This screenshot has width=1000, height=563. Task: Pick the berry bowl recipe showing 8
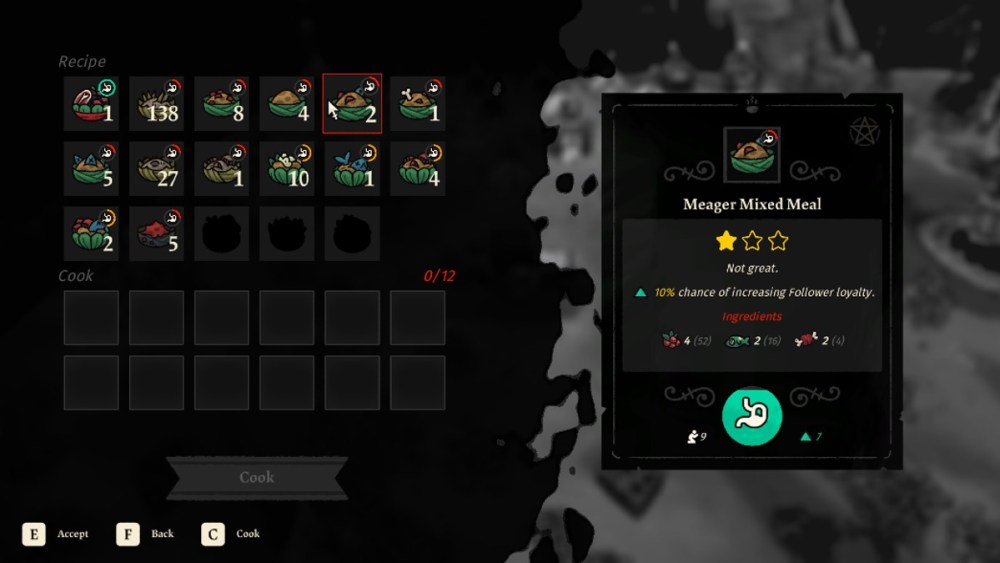pos(221,103)
